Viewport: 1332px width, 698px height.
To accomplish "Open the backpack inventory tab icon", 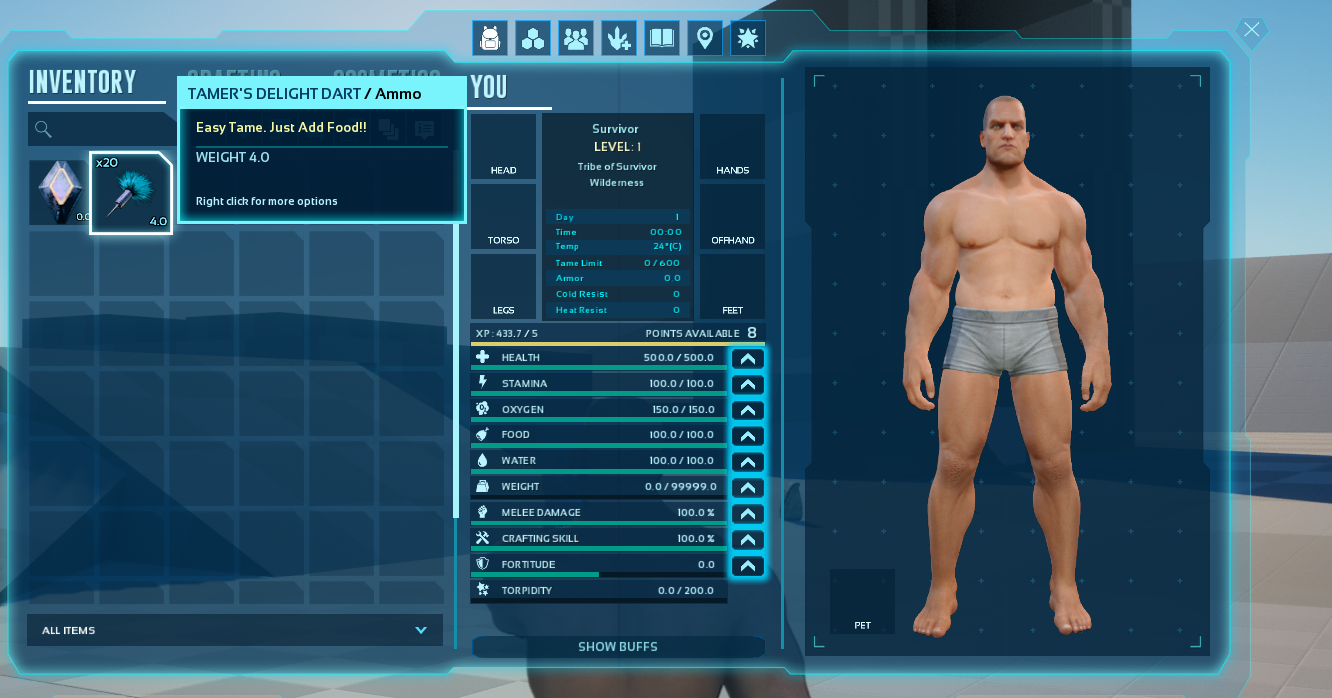I will (x=490, y=39).
